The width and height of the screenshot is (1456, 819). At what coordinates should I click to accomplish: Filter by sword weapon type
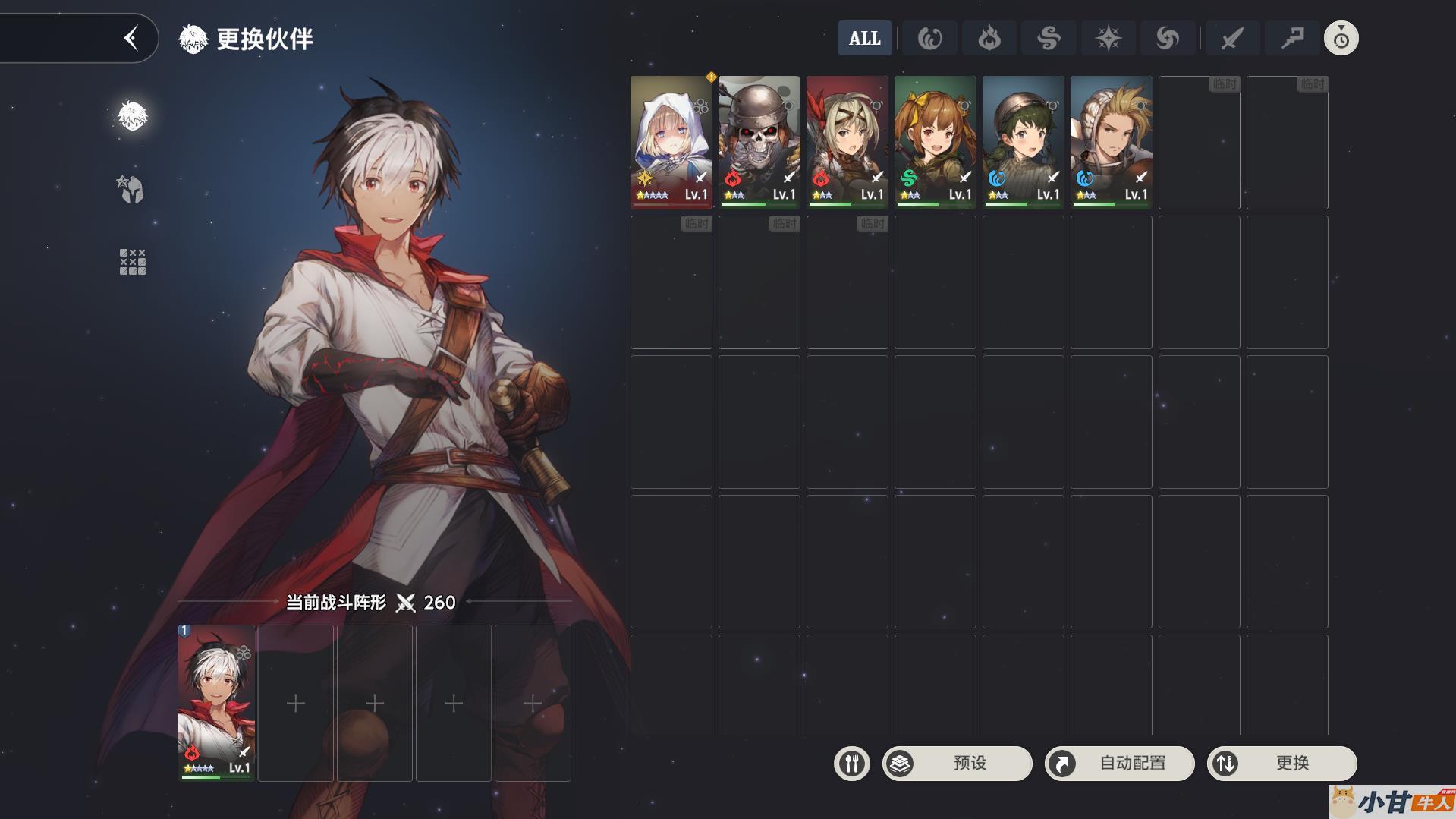(x=1231, y=38)
